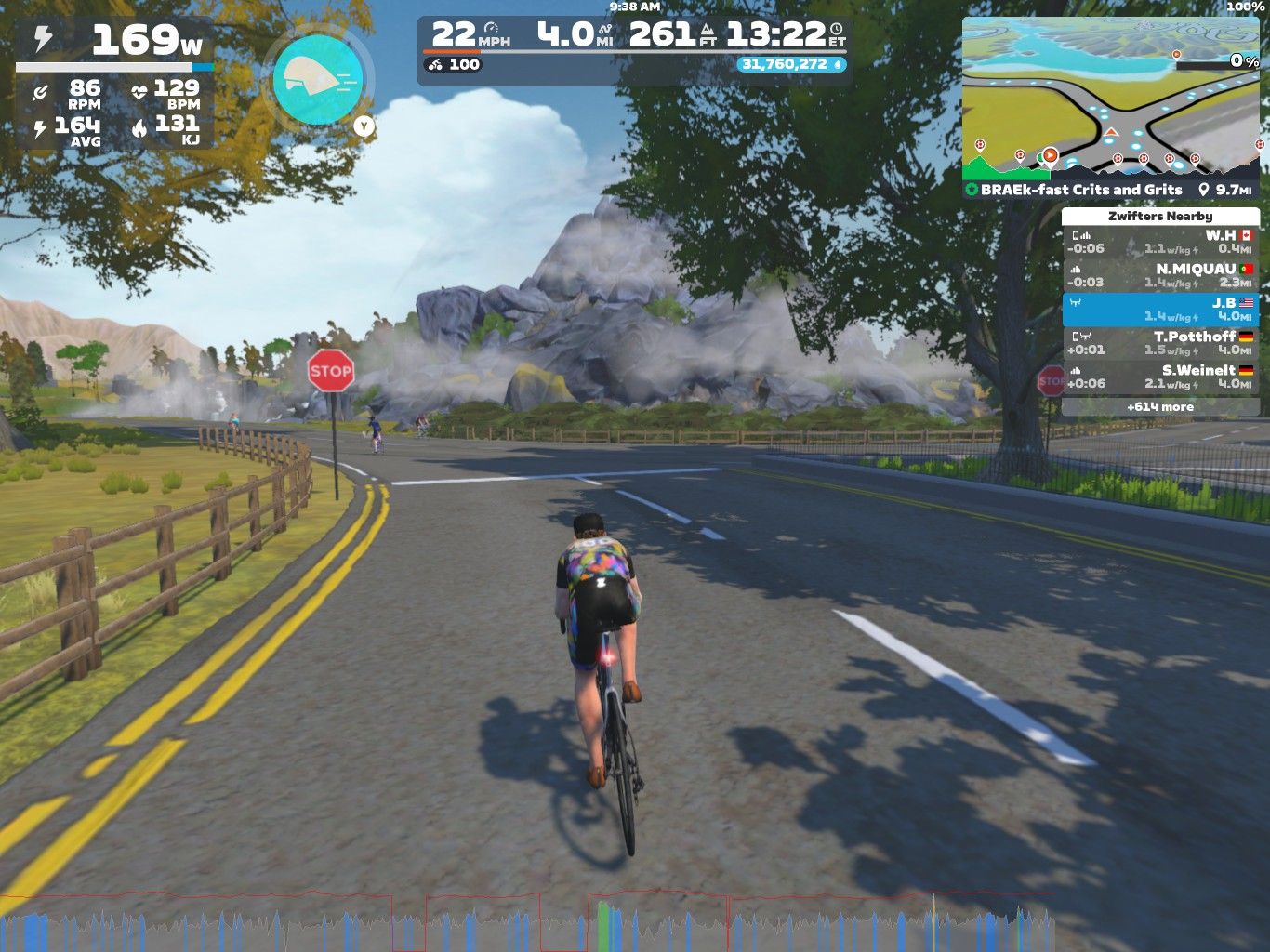This screenshot has height=952, width=1270.
Task: Click the highlighted J.B rider row
Action: click(x=1160, y=310)
